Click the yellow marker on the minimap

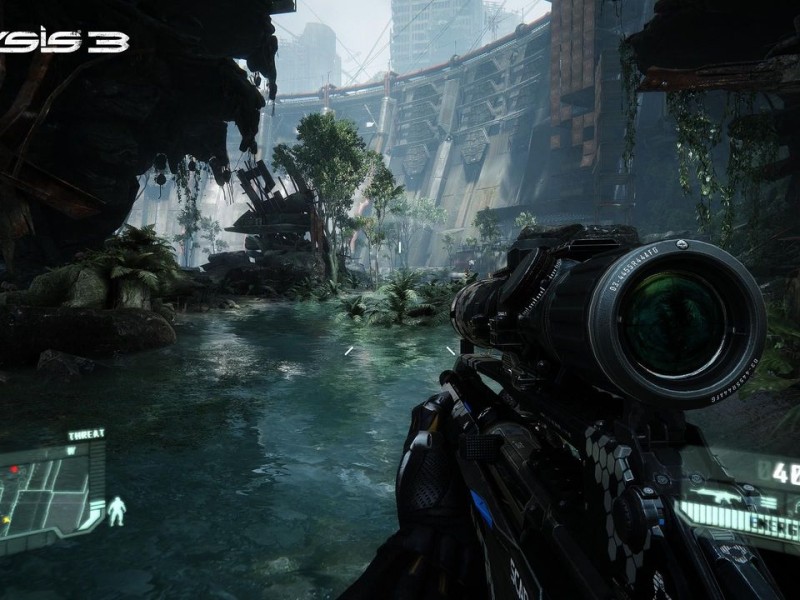(x=6, y=520)
